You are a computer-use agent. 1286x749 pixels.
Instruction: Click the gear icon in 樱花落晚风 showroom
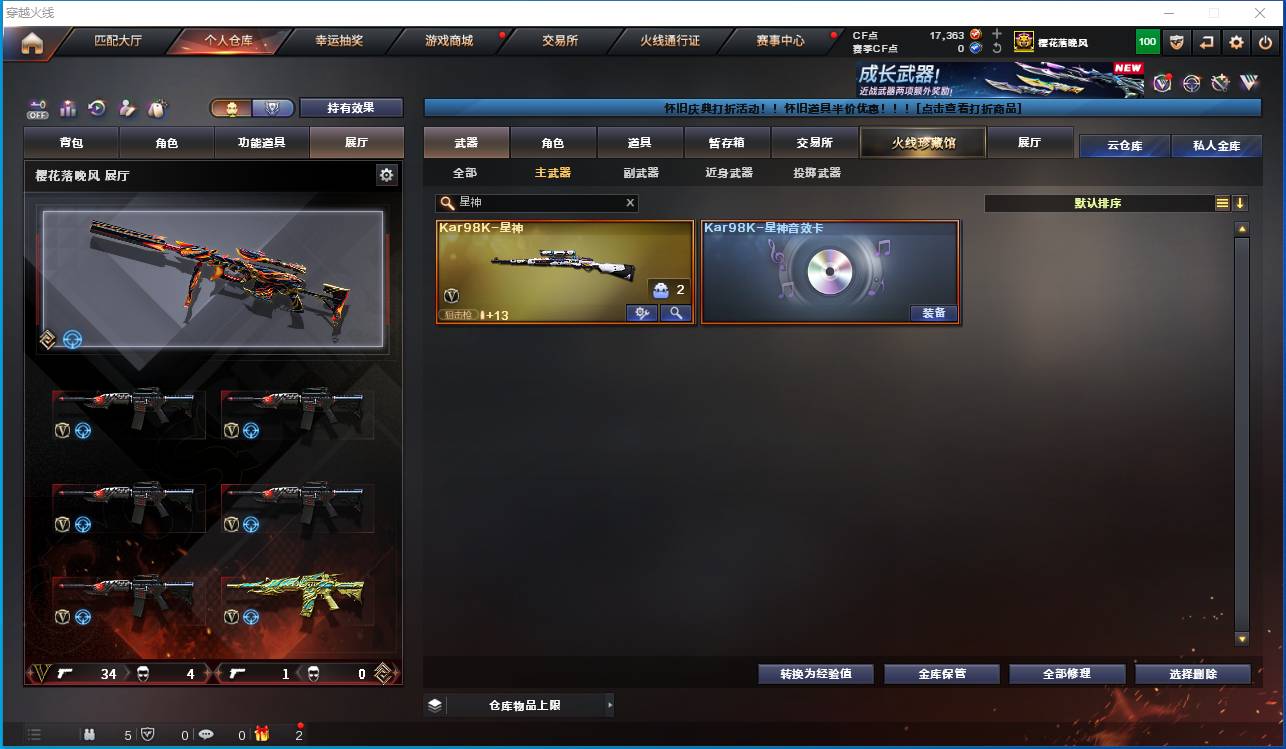tap(387, 175)
